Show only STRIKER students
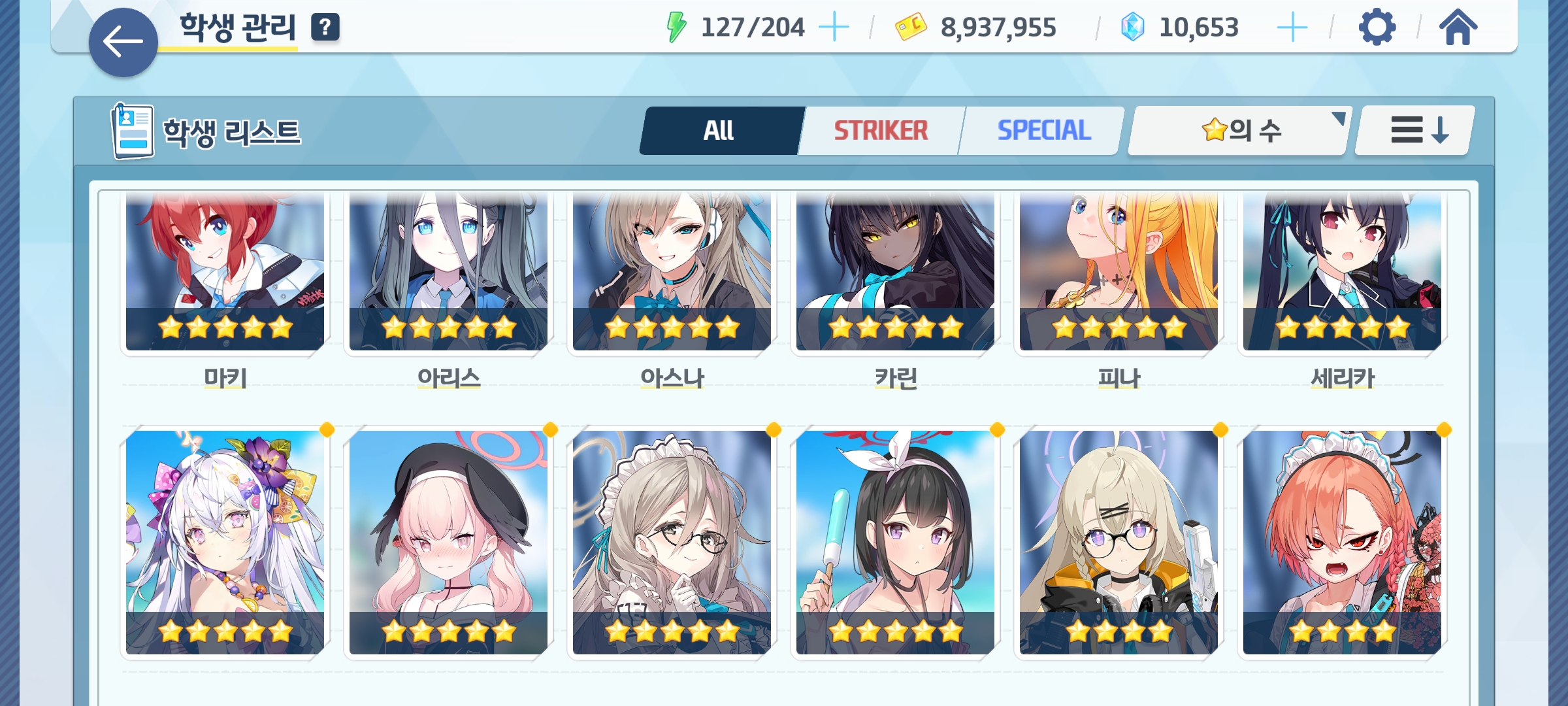1568x706 pixels. (880, 131)
